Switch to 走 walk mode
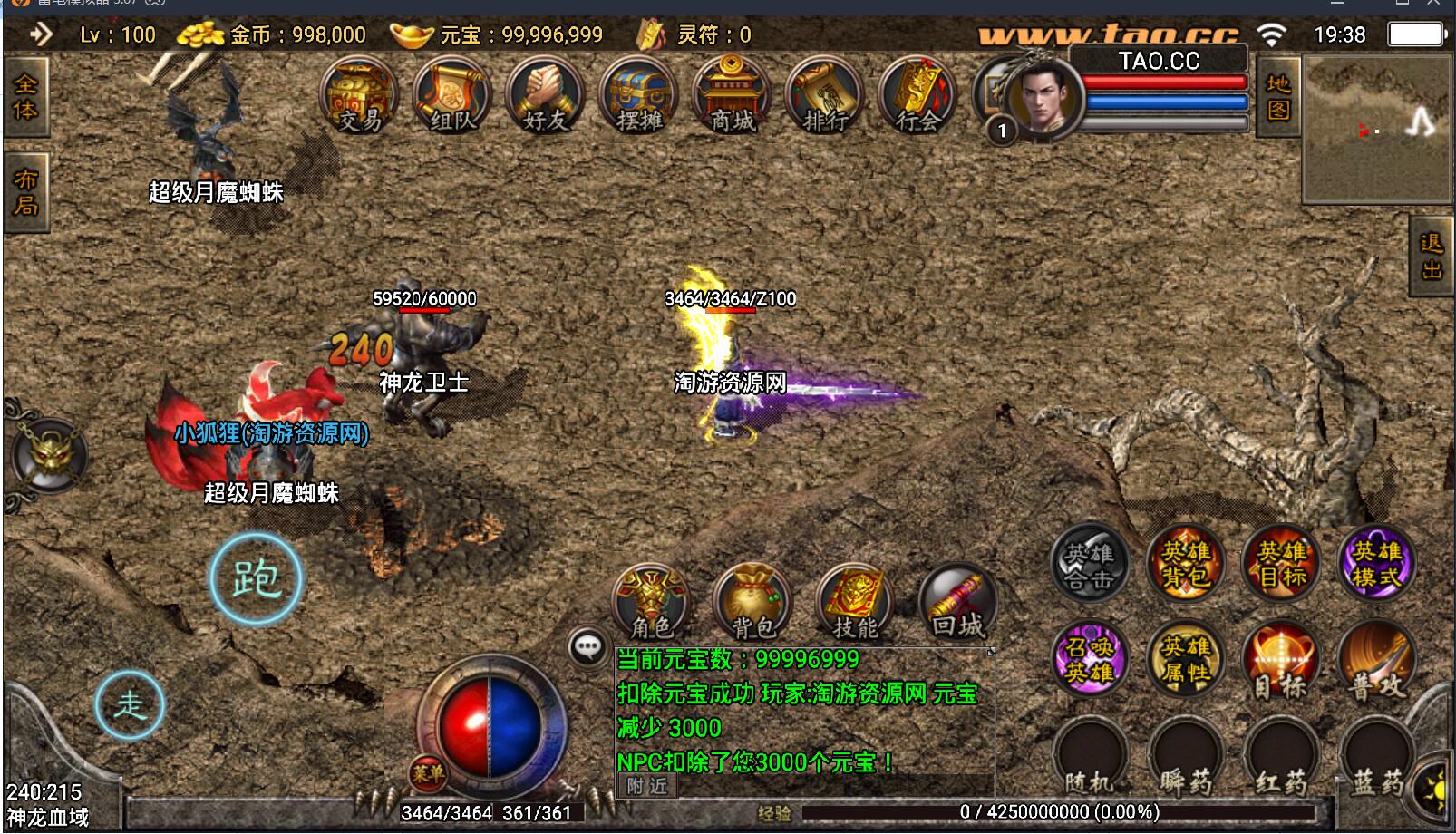 (130, 705)
